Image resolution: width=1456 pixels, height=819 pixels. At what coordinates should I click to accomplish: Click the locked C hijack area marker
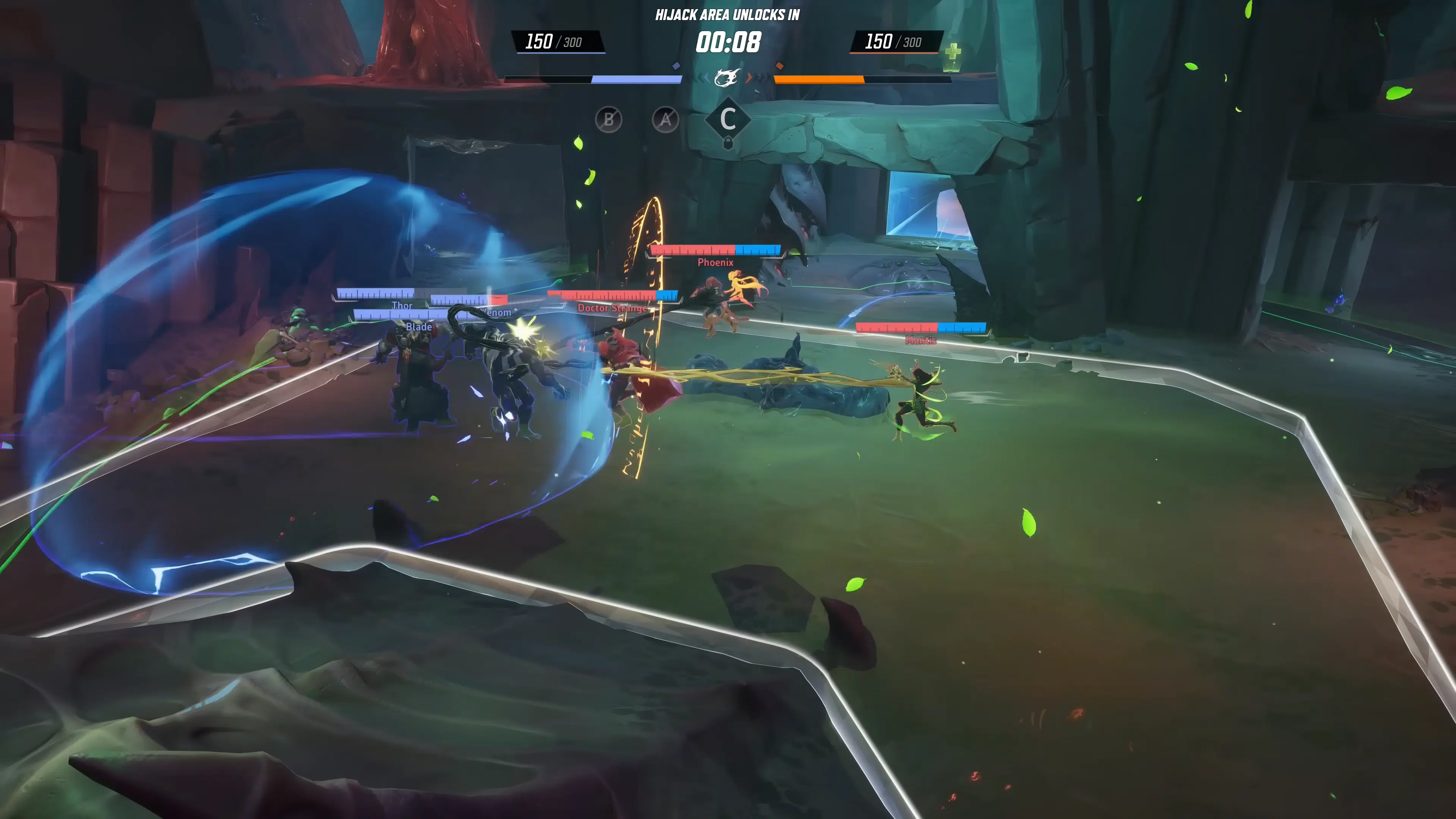click(728, 120)
